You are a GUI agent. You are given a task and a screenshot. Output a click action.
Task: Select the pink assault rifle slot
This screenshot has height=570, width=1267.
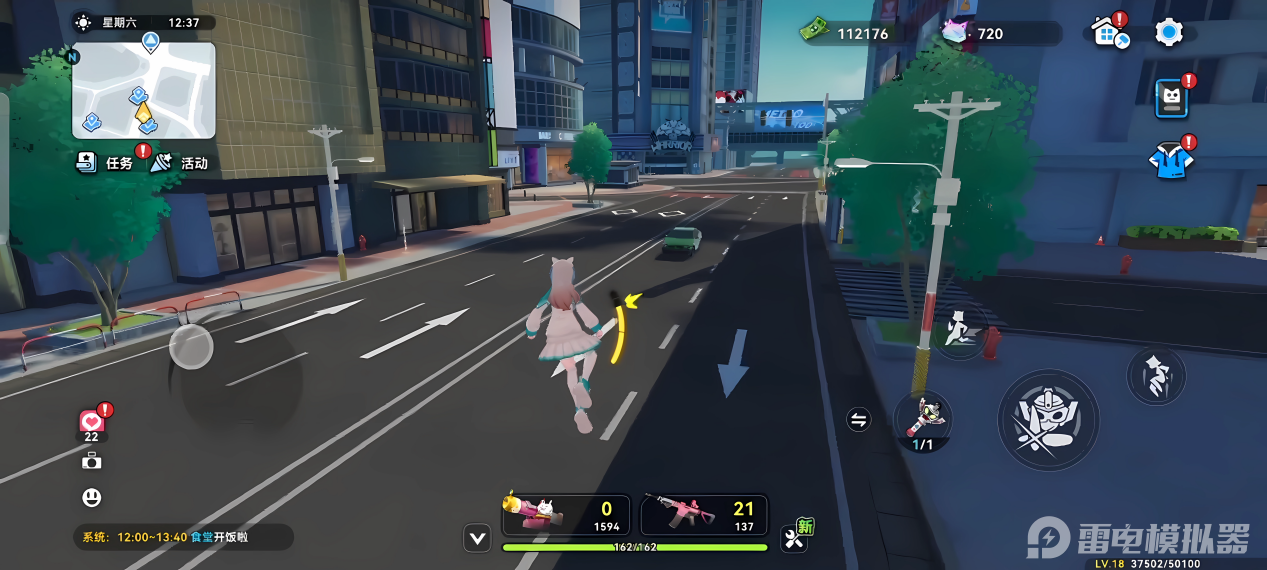pos(703,515)
